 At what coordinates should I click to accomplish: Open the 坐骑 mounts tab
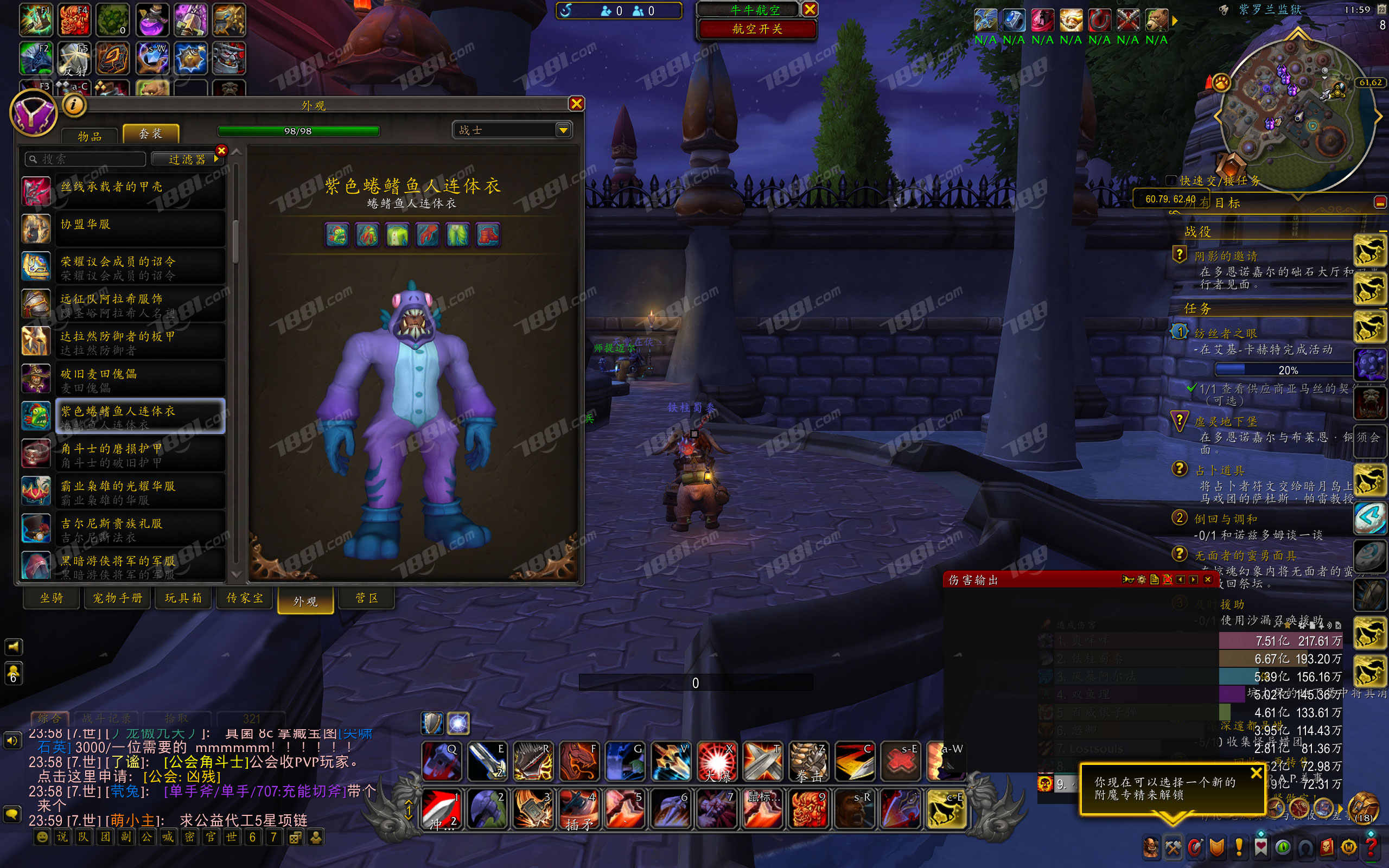click(x=51, y=598)
